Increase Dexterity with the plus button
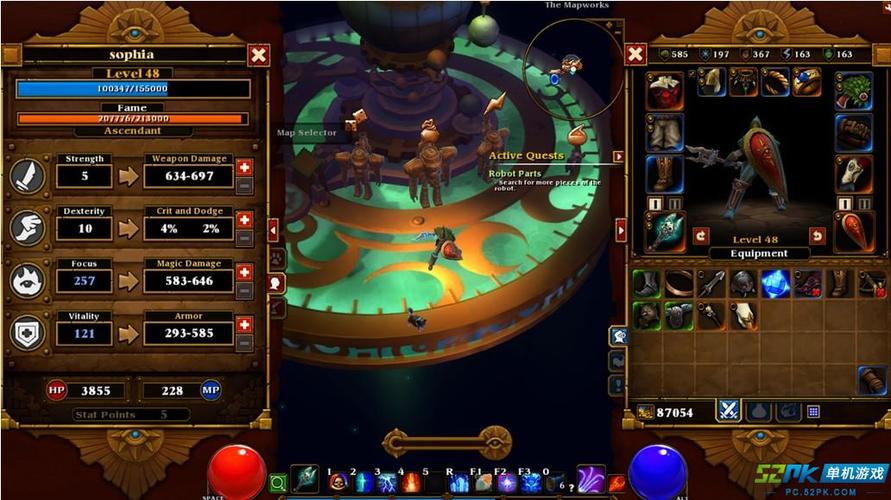The width and height of the screenshot is (891, 500). coord(244,219)
